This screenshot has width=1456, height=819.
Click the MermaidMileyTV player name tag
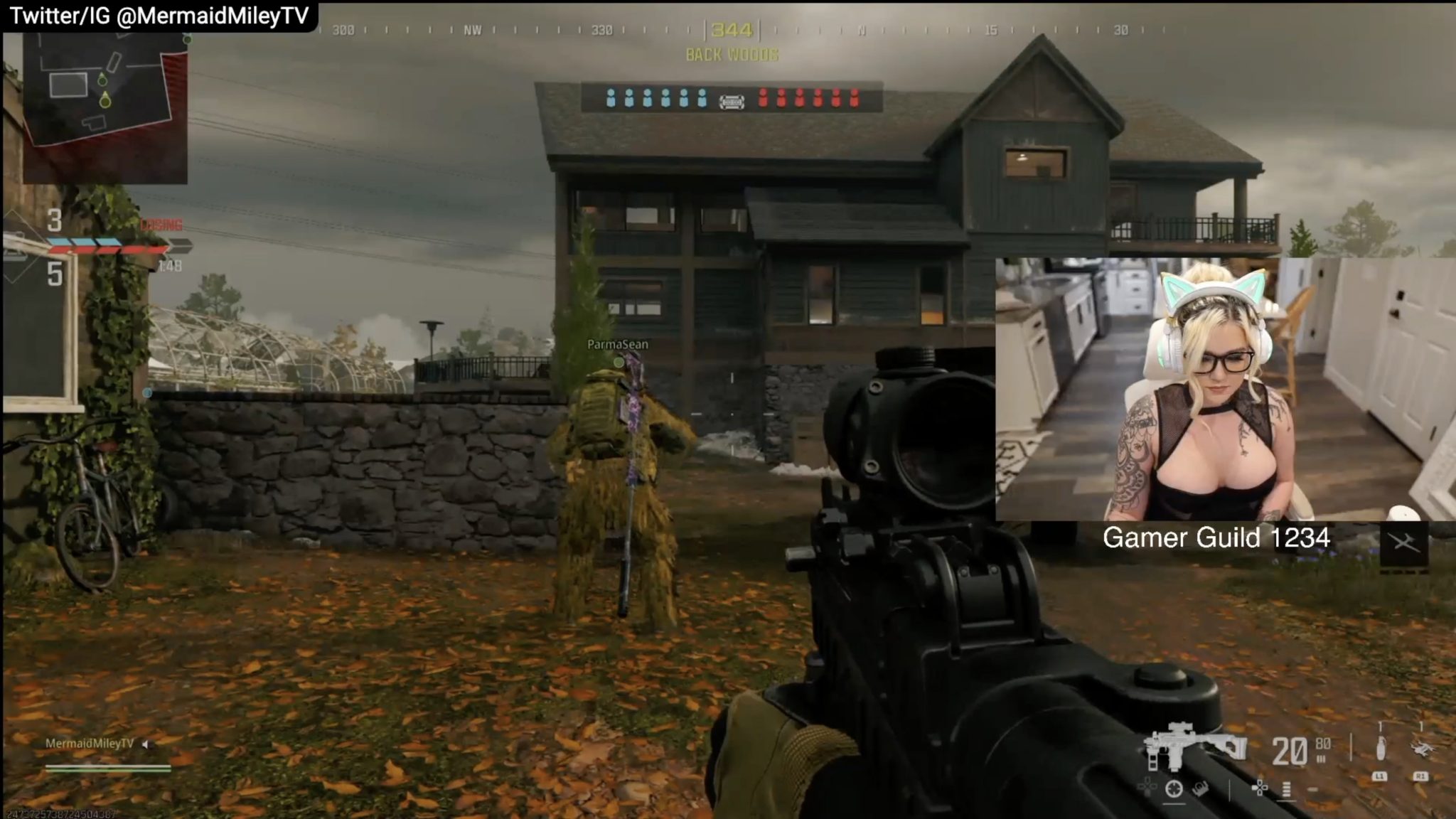click(x=90, y=744)
